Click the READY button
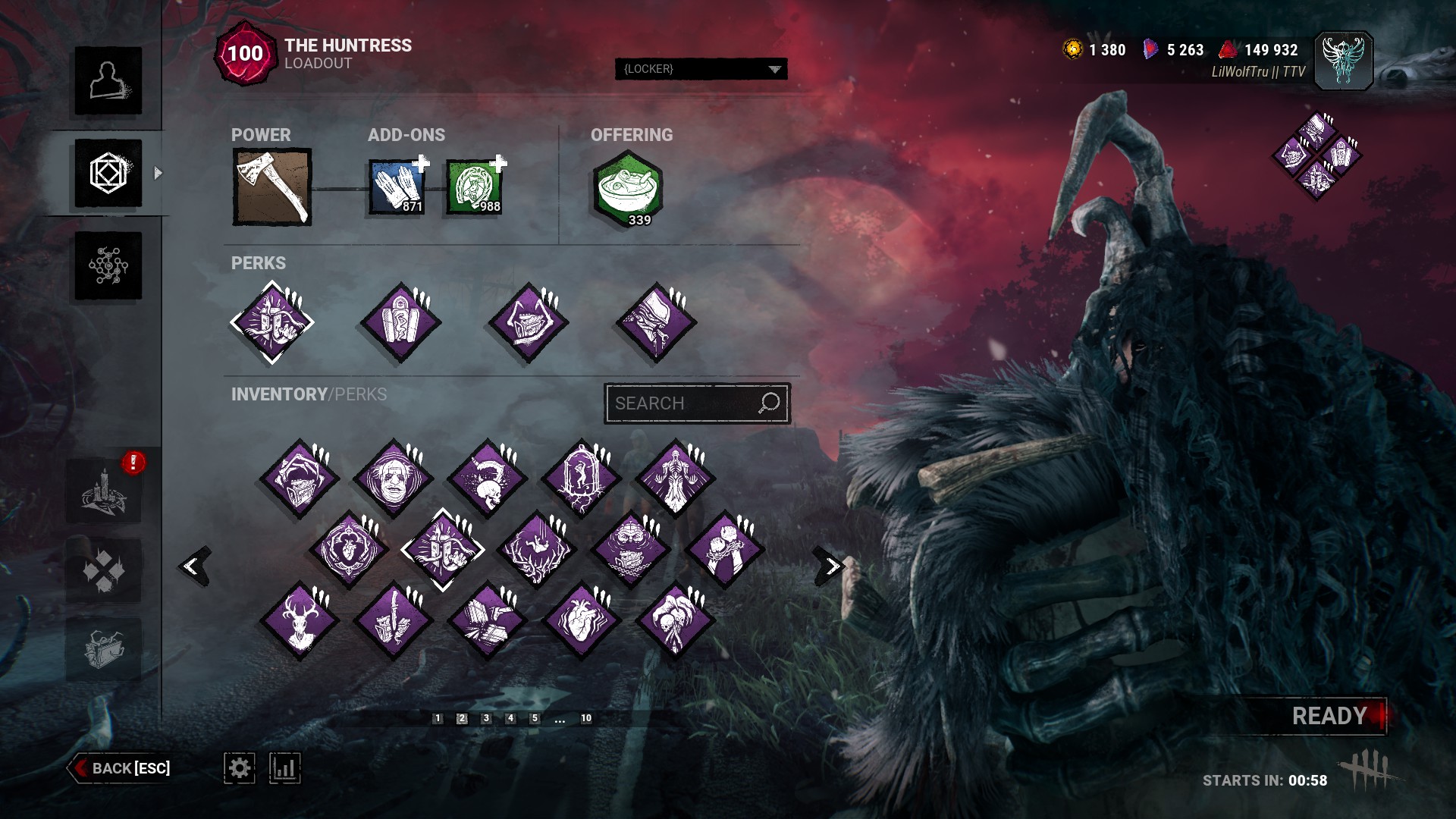Viewport: 1456px width, 819px height. click(x=1329, y=716)
